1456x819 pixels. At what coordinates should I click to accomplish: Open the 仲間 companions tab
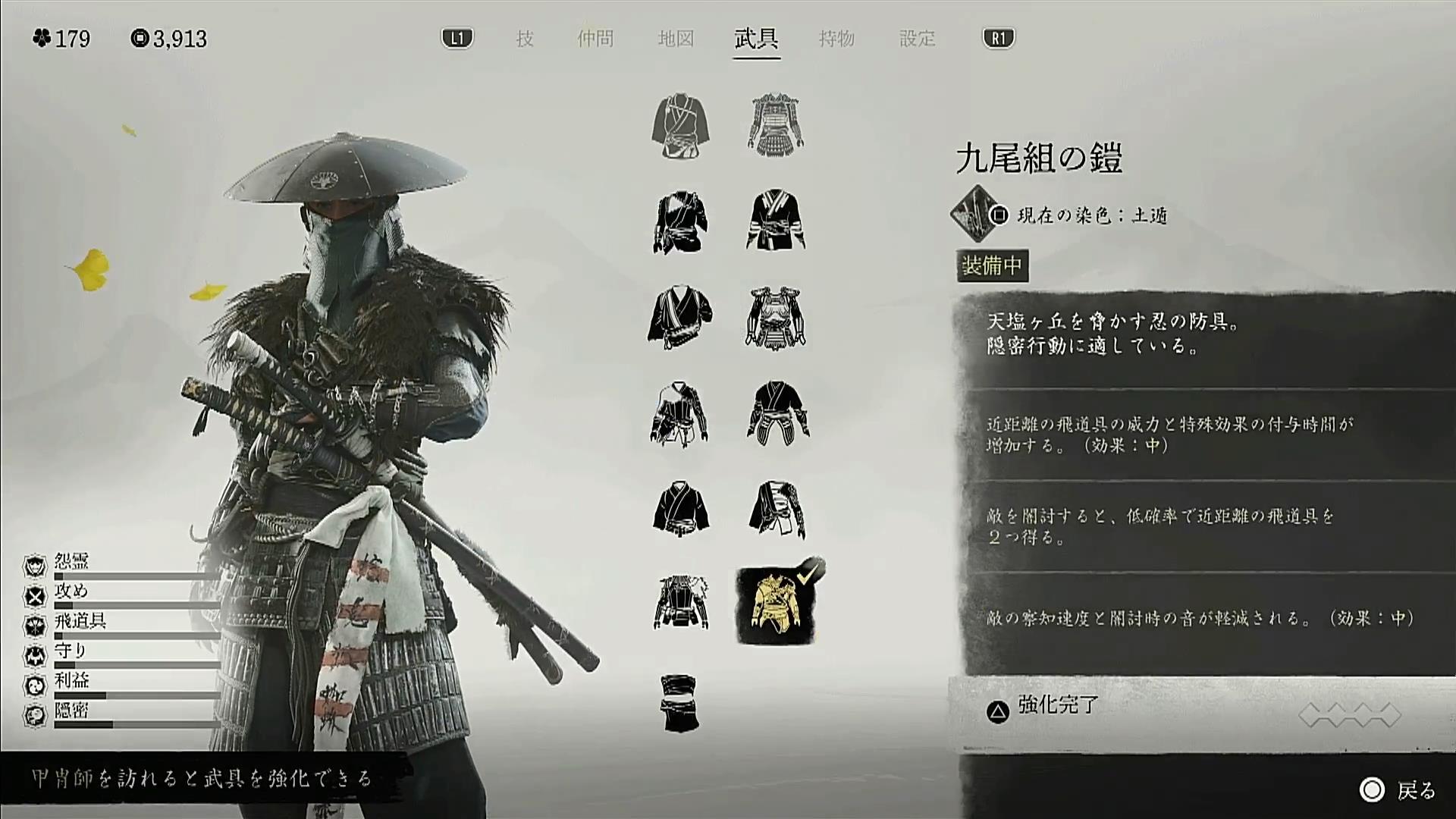(x=595, y=39)
